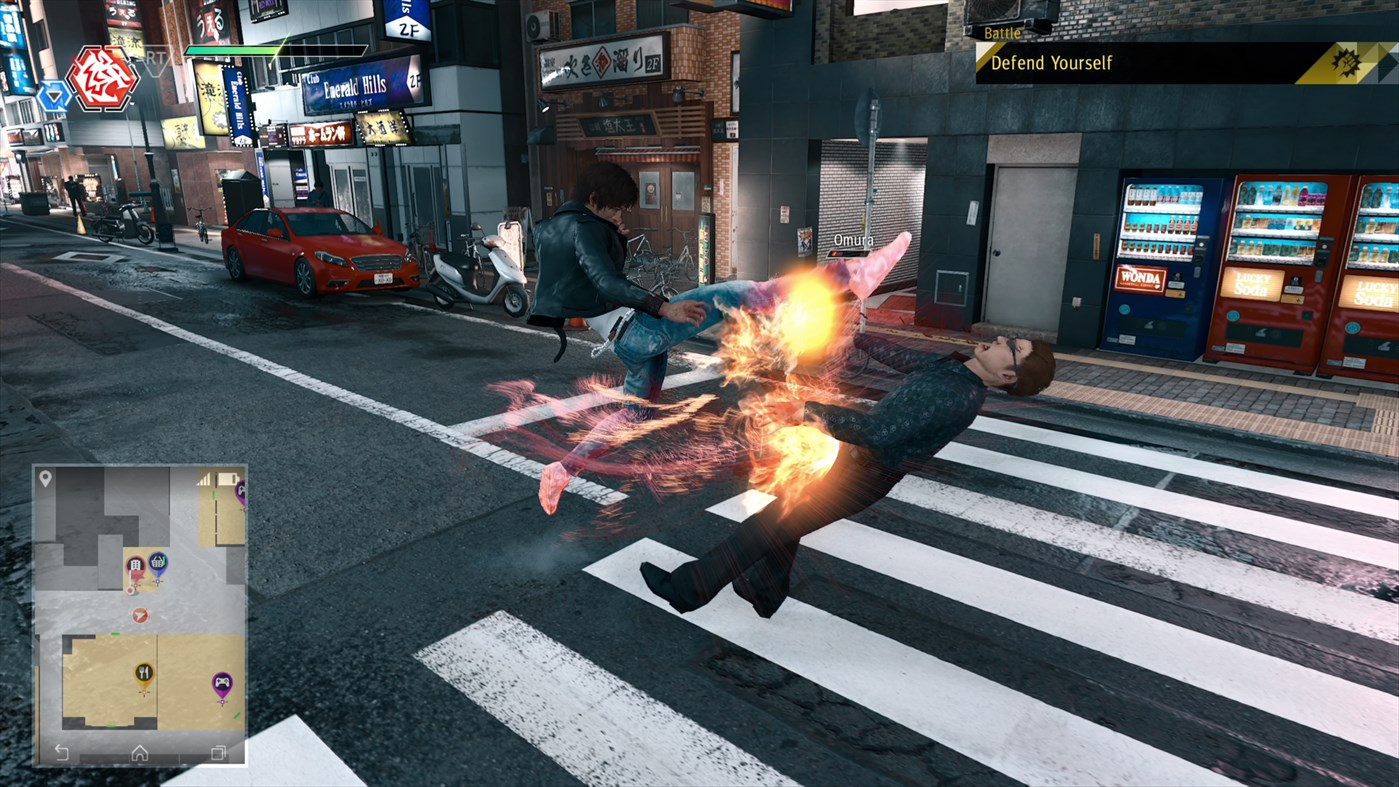Tap the signal strength bars on the minimap
Screen dimensions: 1399x787
pyautogui.click(x=204, y=478)
